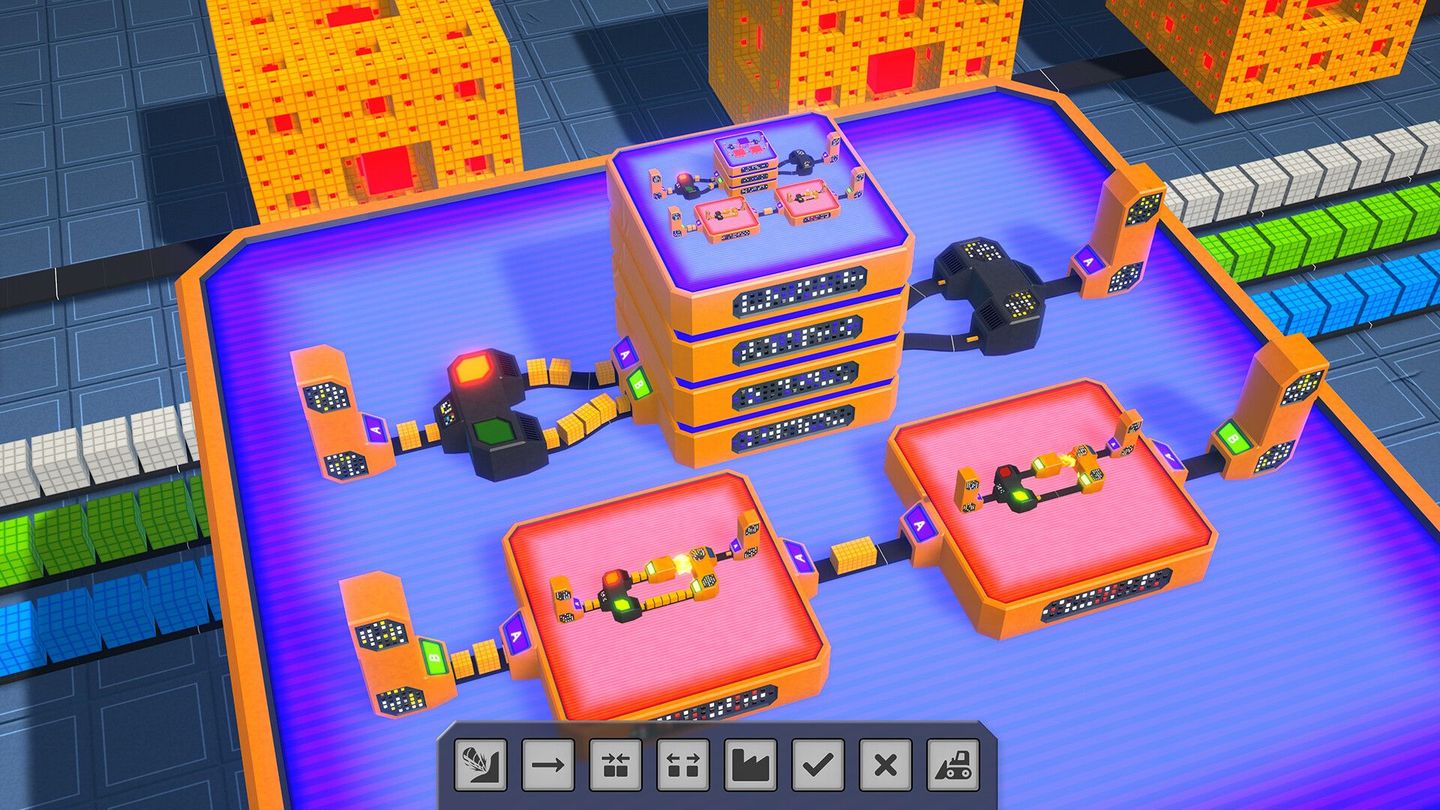Click the expand/split arrows icon
Image resolution: width=1440 pixels, height=810 pixels.
[x=683, y=763]
